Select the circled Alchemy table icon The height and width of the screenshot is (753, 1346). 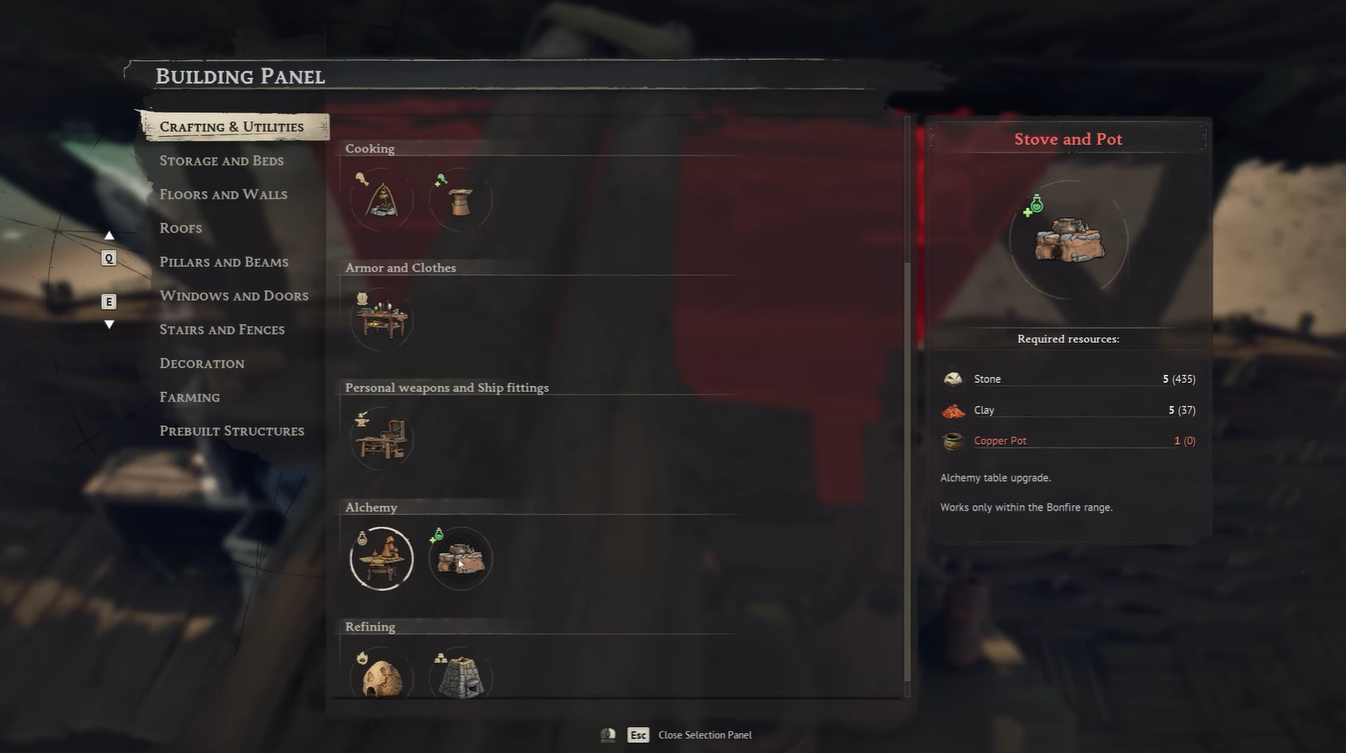pyautogui.click(x=381, y=558)
